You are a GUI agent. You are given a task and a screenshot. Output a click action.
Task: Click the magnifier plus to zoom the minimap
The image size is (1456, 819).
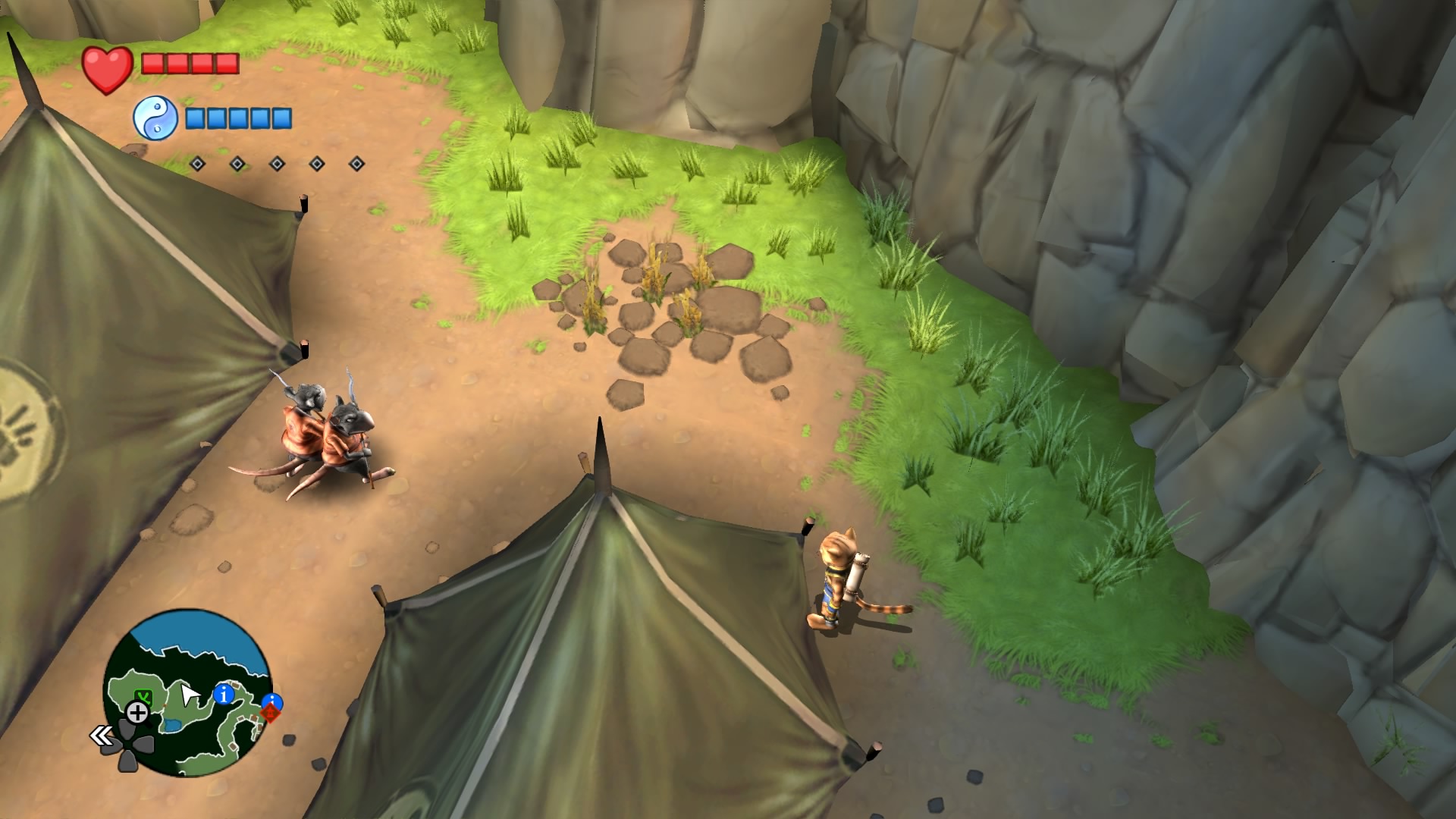pyautogui.click(x=138, y=712)
